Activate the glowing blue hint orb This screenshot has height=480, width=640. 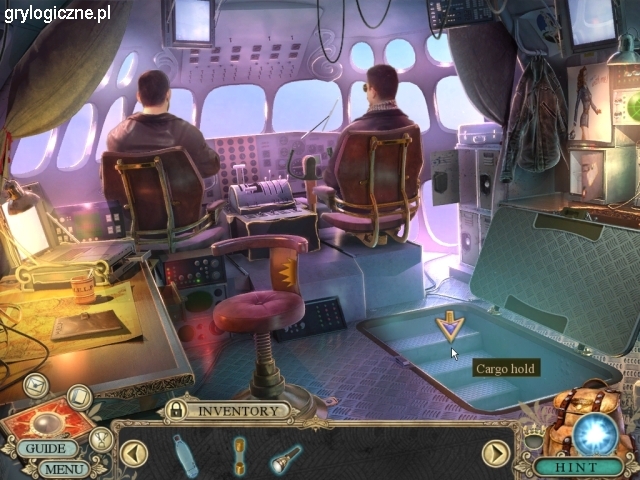pos(597,433)
